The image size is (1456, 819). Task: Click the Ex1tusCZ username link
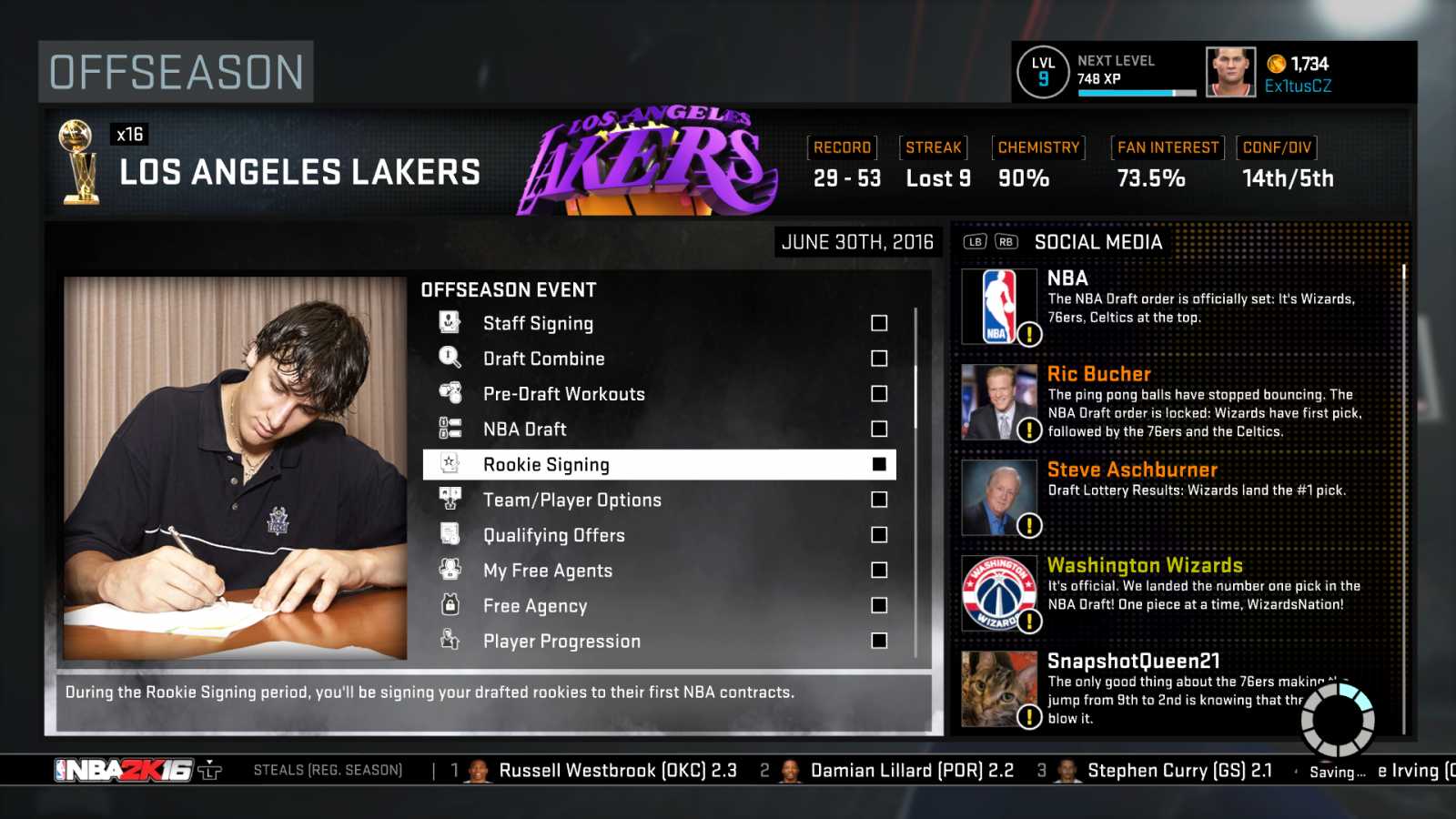point(1298,86)
